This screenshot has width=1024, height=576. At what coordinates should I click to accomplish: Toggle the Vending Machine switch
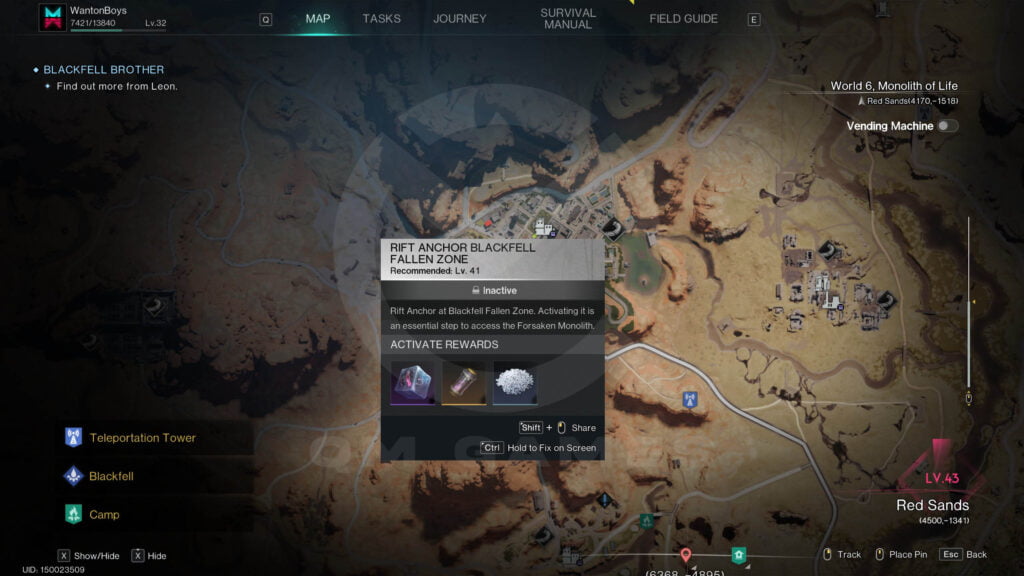[946, 126]
